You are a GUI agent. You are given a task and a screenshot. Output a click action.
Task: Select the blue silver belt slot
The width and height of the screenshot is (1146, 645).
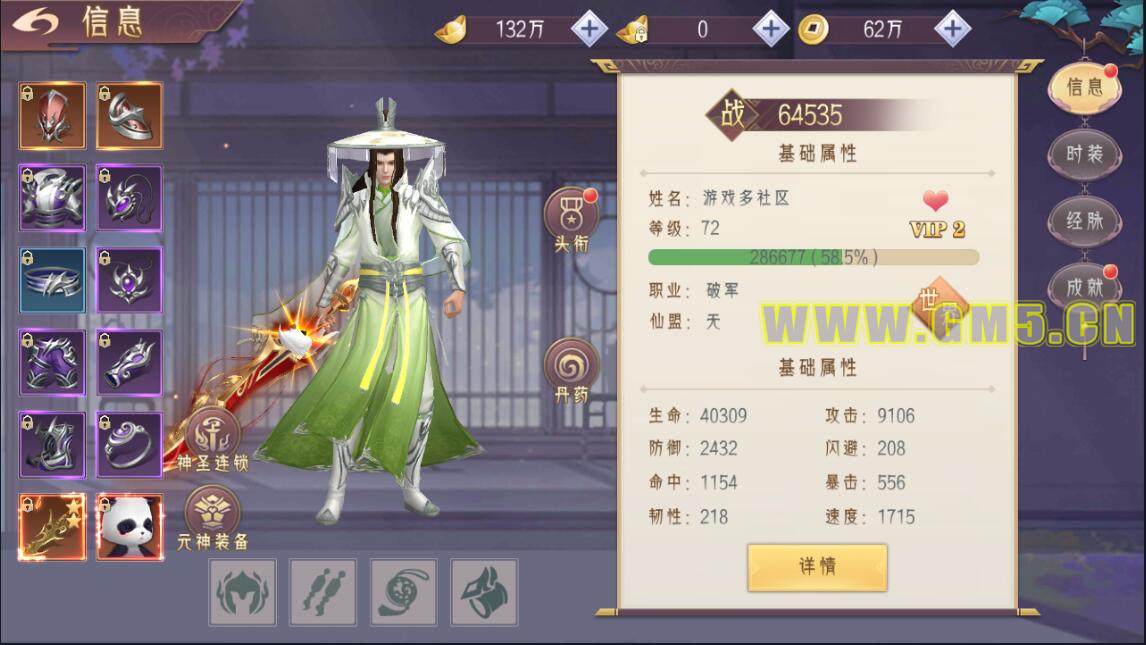(x=52, y=280)
